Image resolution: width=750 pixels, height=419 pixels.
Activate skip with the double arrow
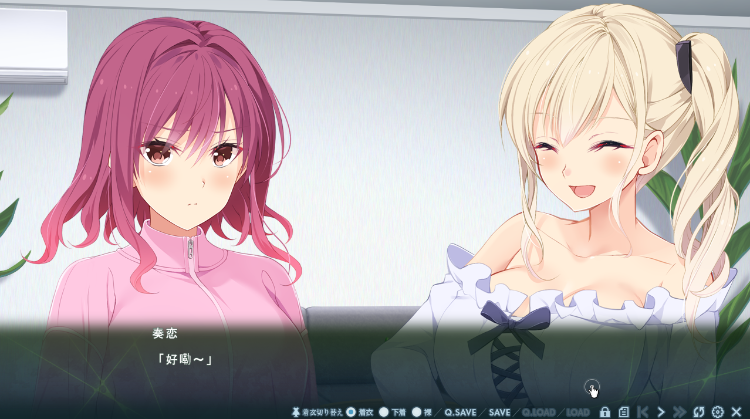pos(680,411)
